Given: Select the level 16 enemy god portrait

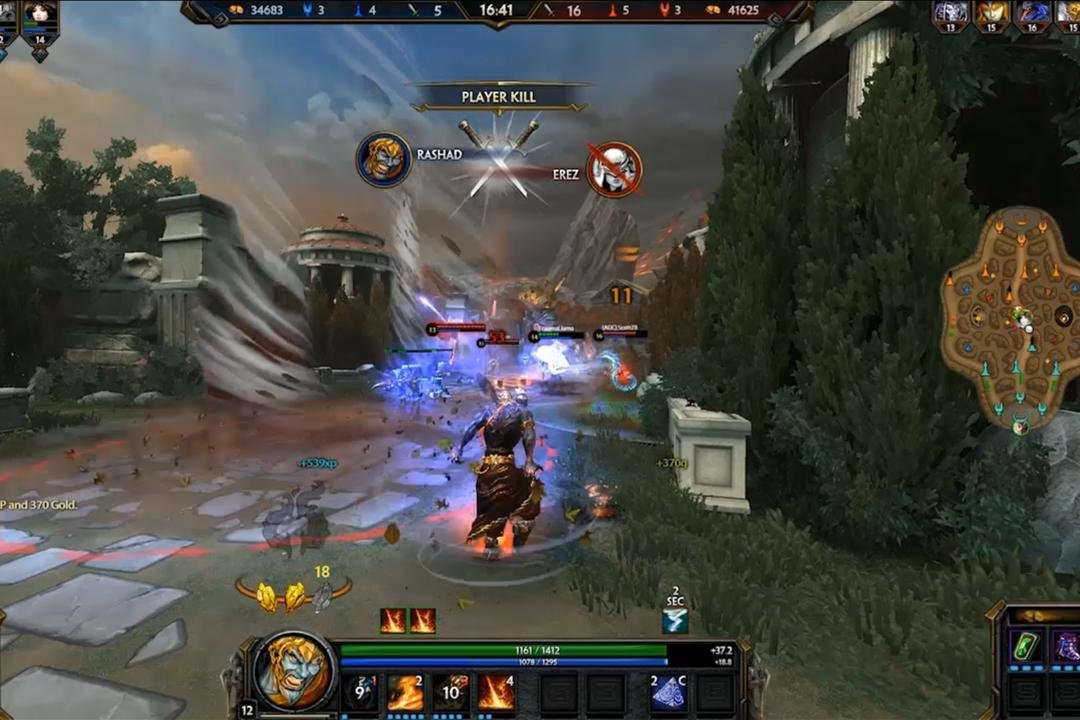Looking at the screenshot, I should coord(1032,14).
